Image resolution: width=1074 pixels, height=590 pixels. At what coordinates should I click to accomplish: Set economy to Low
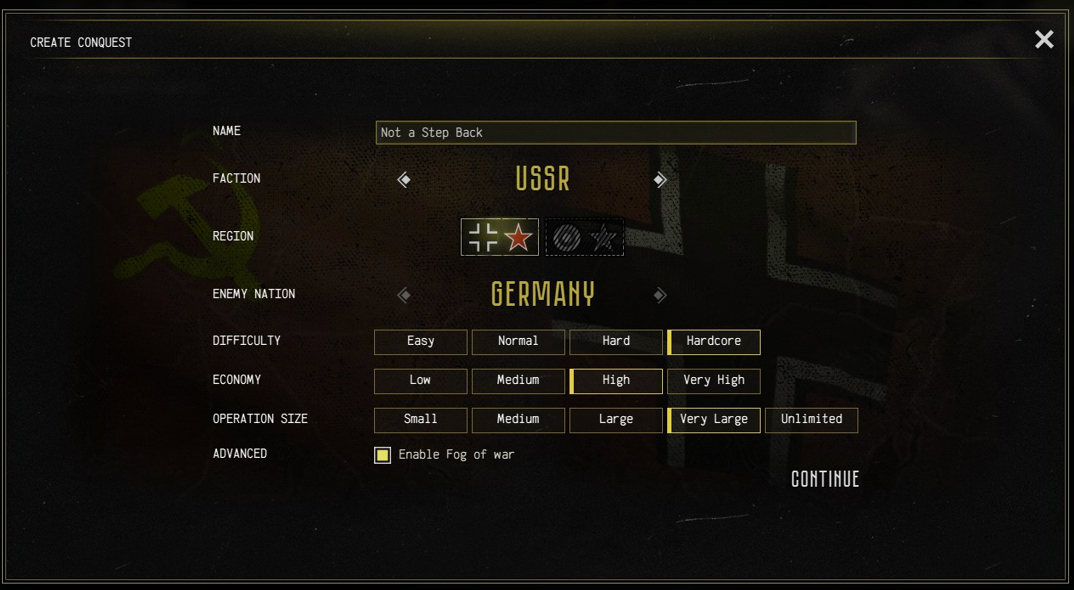(420, 381)
